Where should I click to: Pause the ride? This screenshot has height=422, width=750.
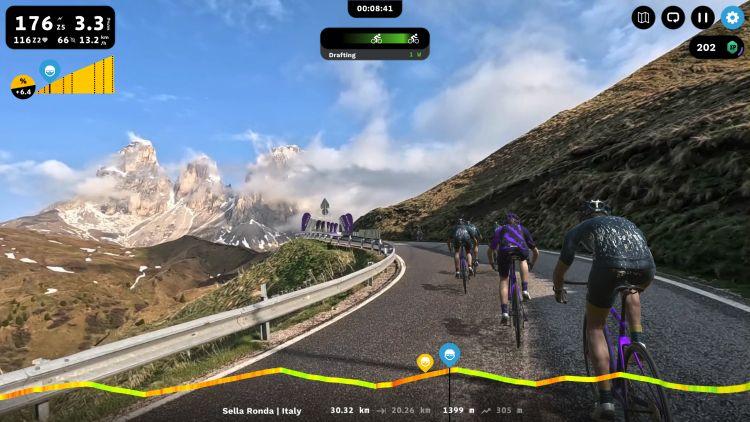point(703,17)
